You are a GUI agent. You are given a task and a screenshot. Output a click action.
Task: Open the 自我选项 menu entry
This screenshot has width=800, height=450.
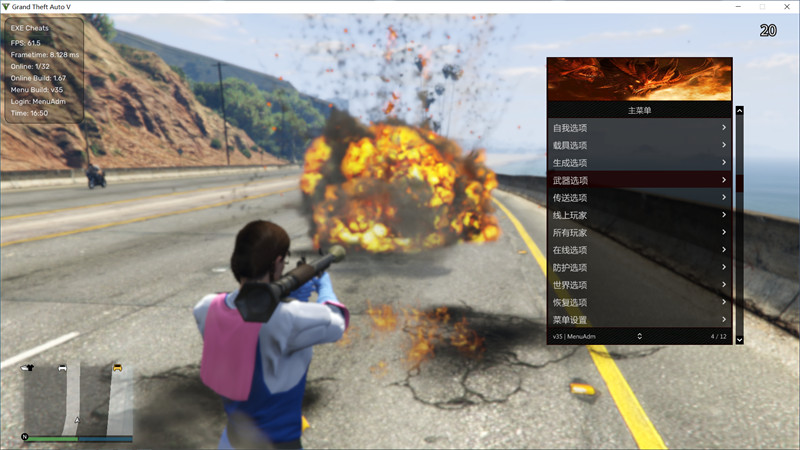click(x=640, y=128)
